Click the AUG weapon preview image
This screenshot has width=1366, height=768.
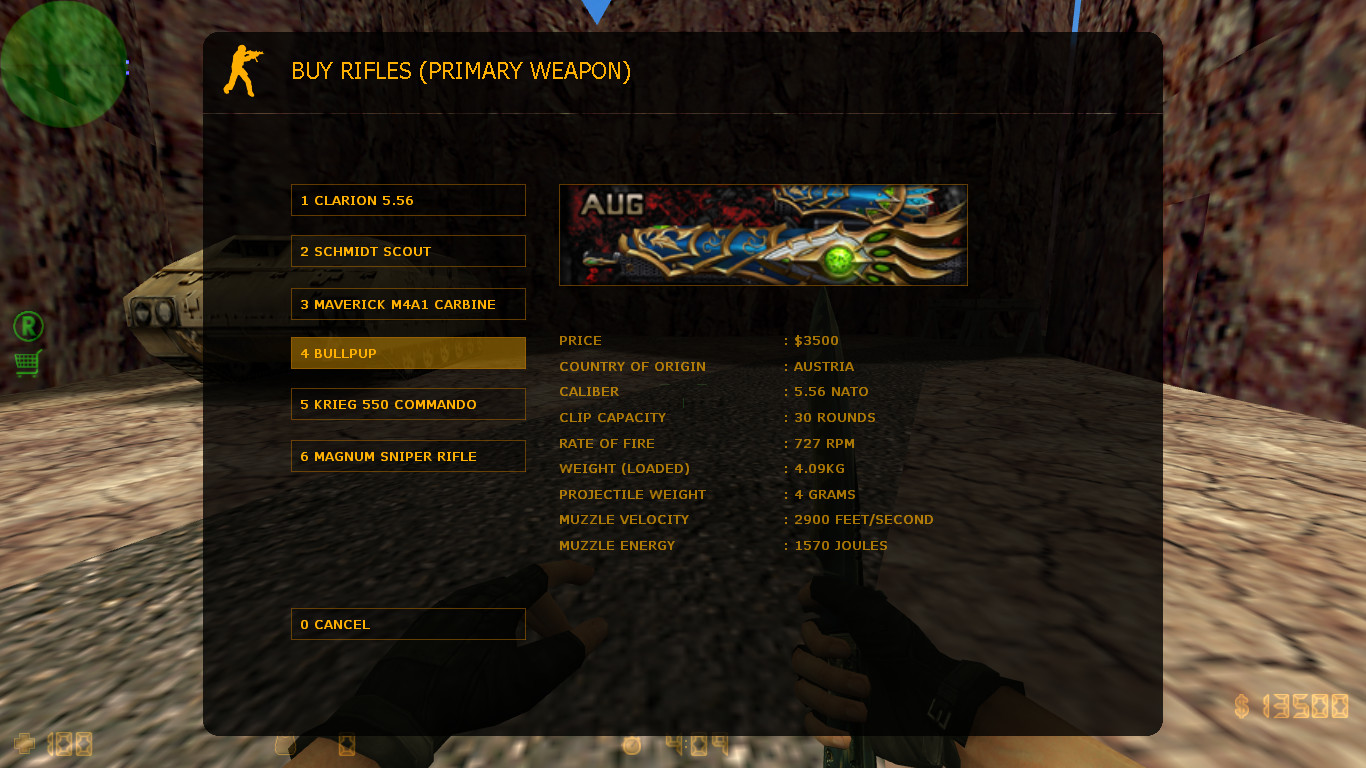pyautogui.click(x=762, y=234)
